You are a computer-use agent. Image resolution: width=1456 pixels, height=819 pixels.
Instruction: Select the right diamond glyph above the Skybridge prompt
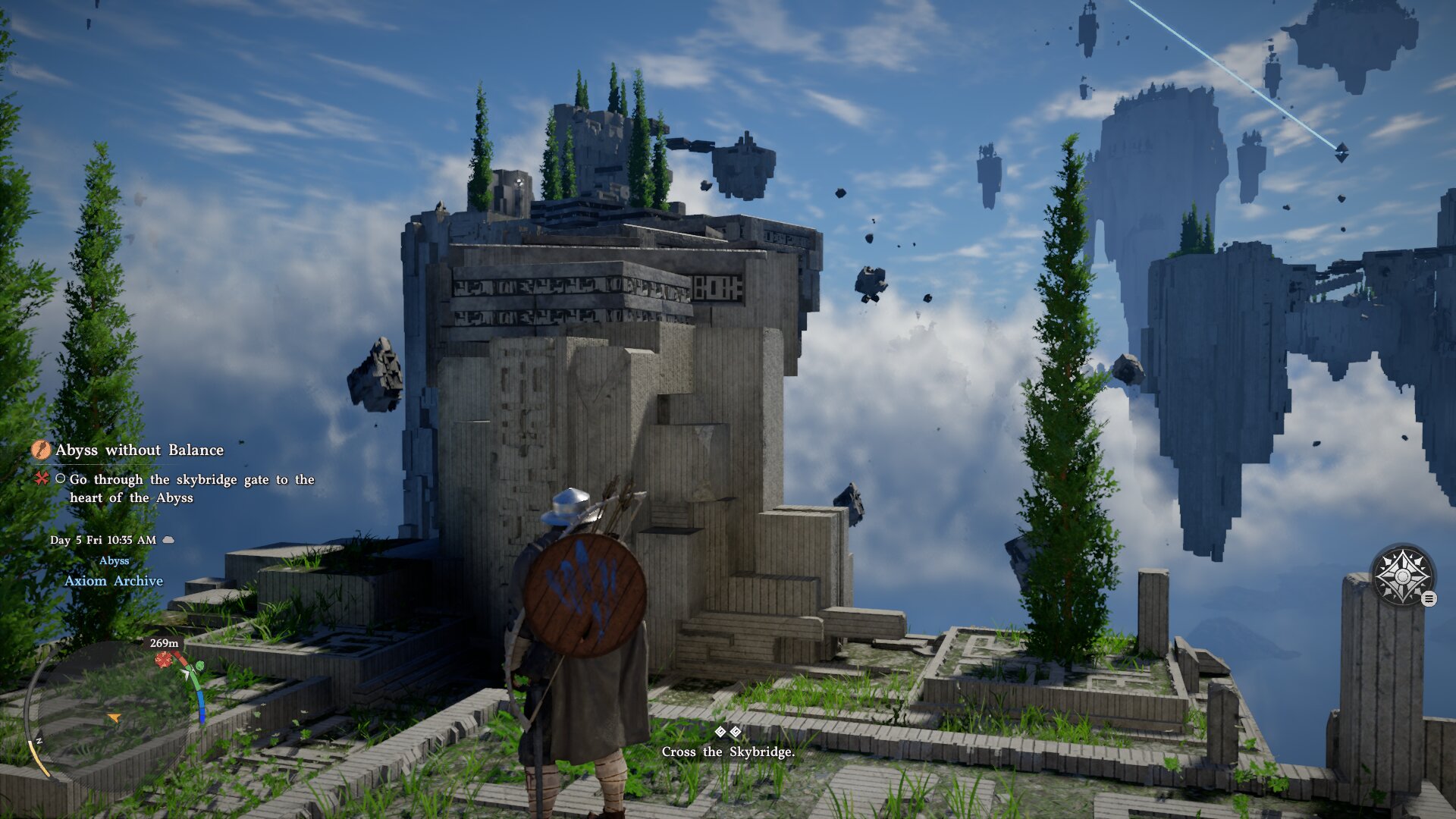click(737, 733)
